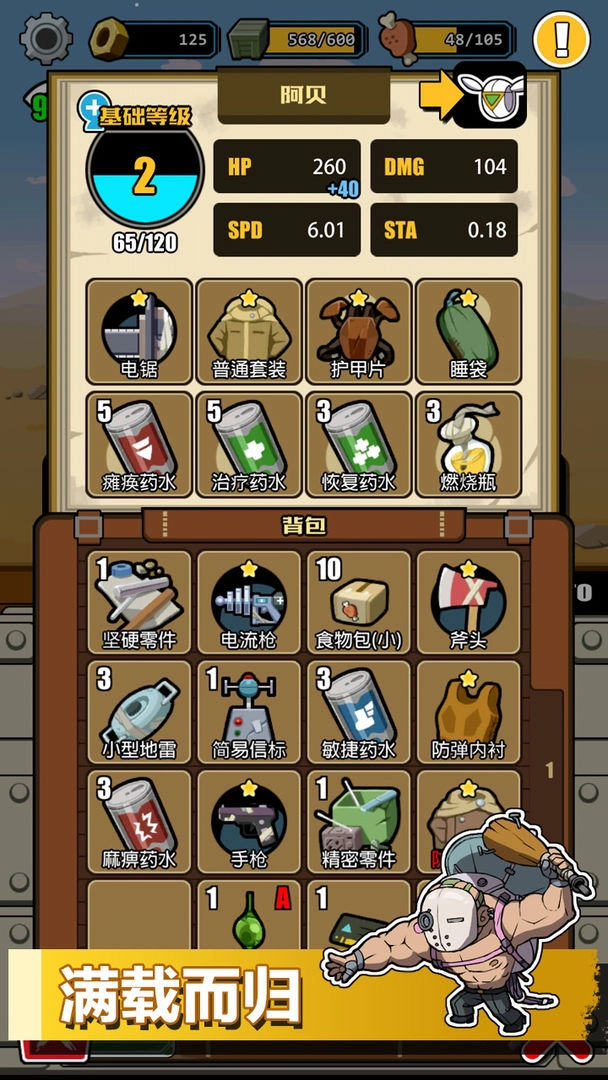Open the settings gear icon
608x1080 pixels.
[x=46, y=39]
